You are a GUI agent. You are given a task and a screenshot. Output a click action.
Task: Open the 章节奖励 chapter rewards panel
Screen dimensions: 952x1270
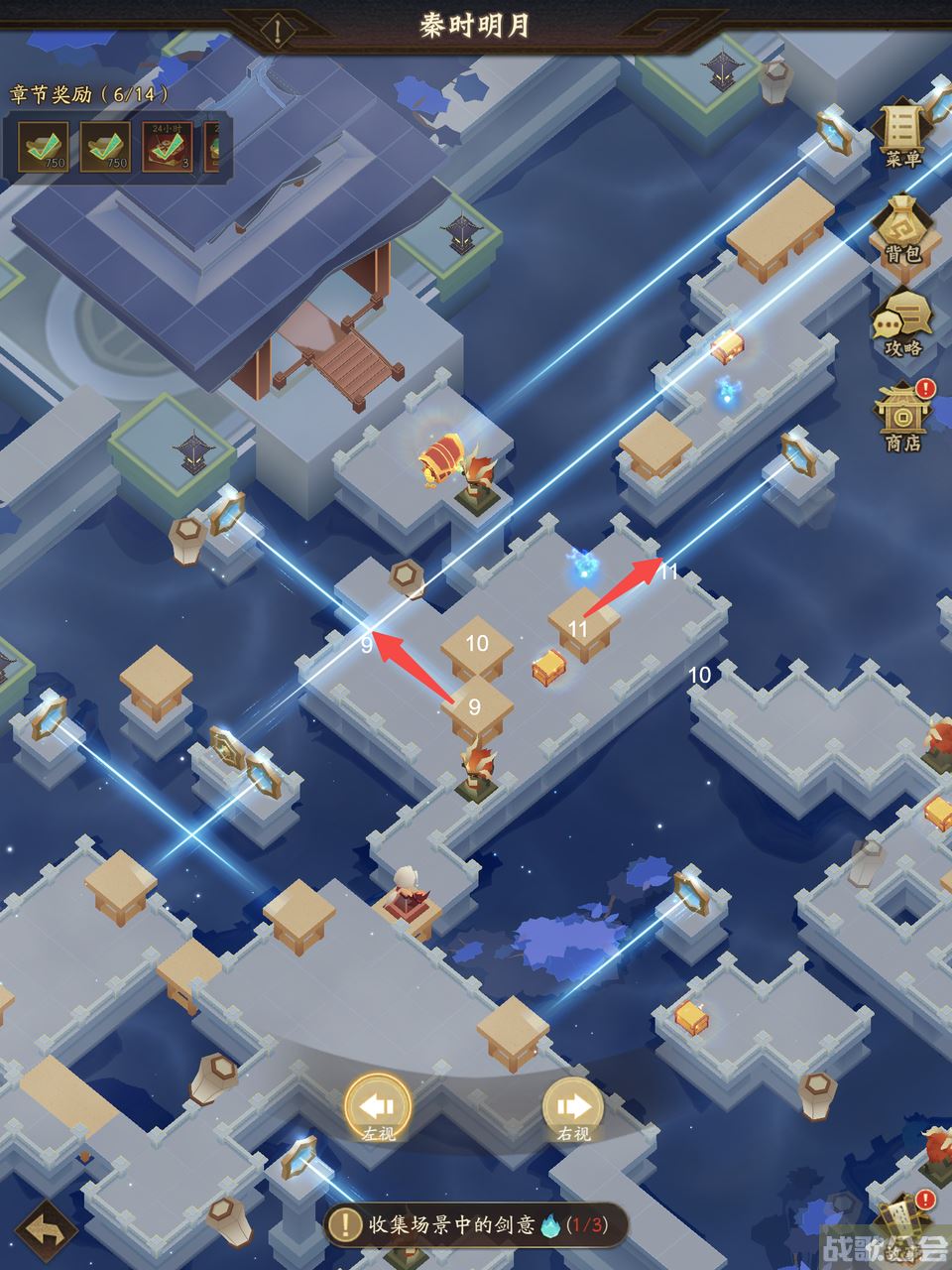[x=89, y=94]
